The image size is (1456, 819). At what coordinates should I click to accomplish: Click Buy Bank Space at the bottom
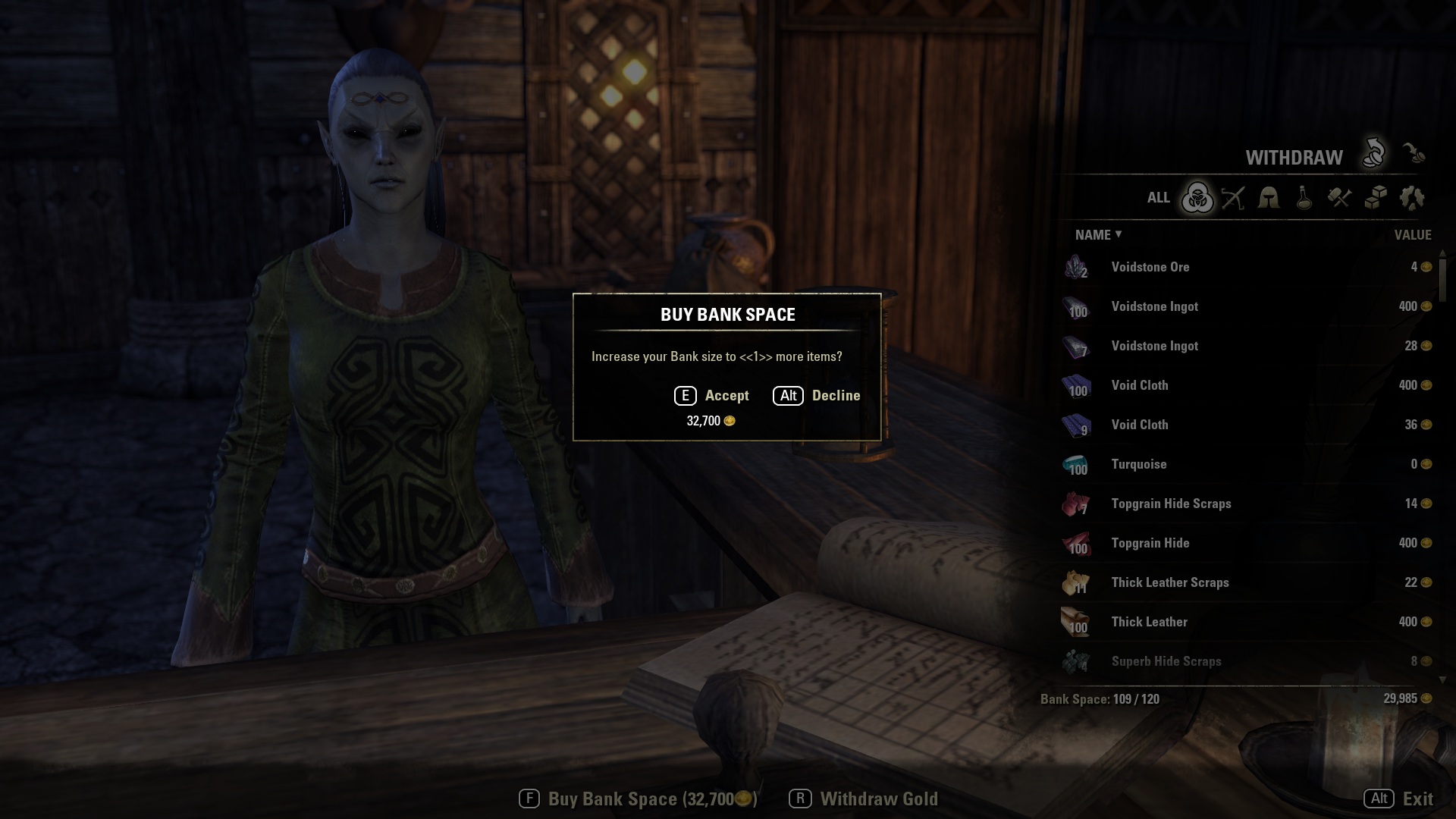pyautogui.click(x=638, y=799)
